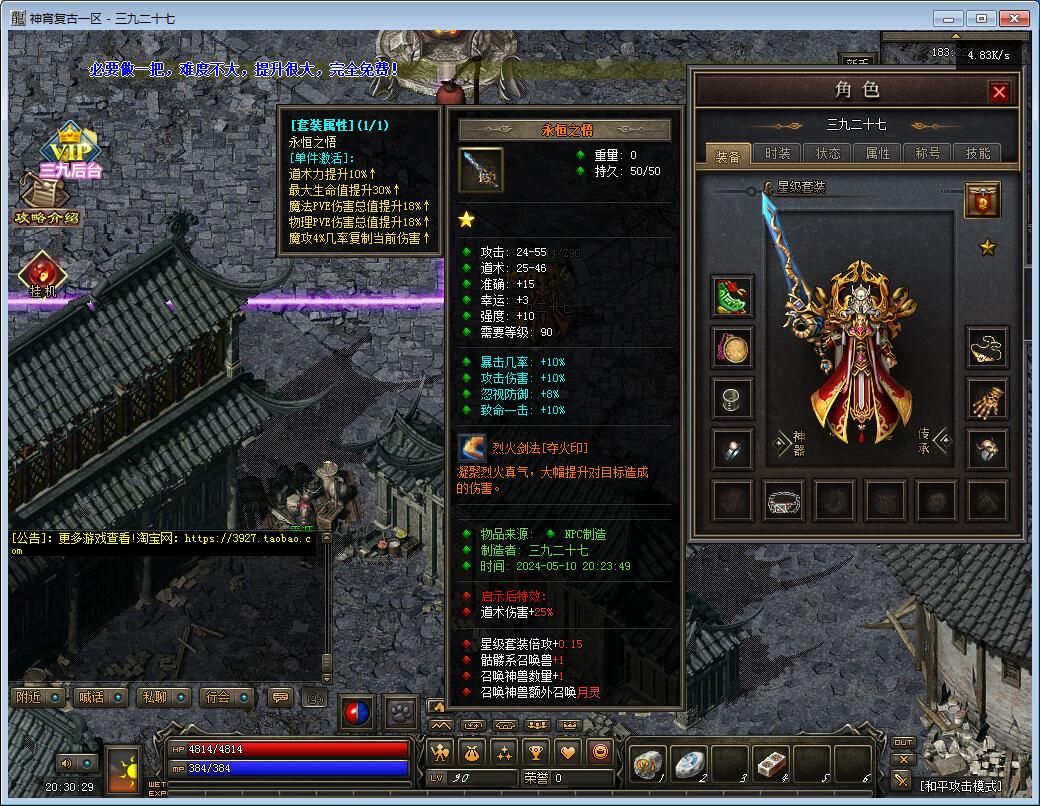Minimize the game window
Viewport: 1040px width, 806px height.
(x=950, y=18)
